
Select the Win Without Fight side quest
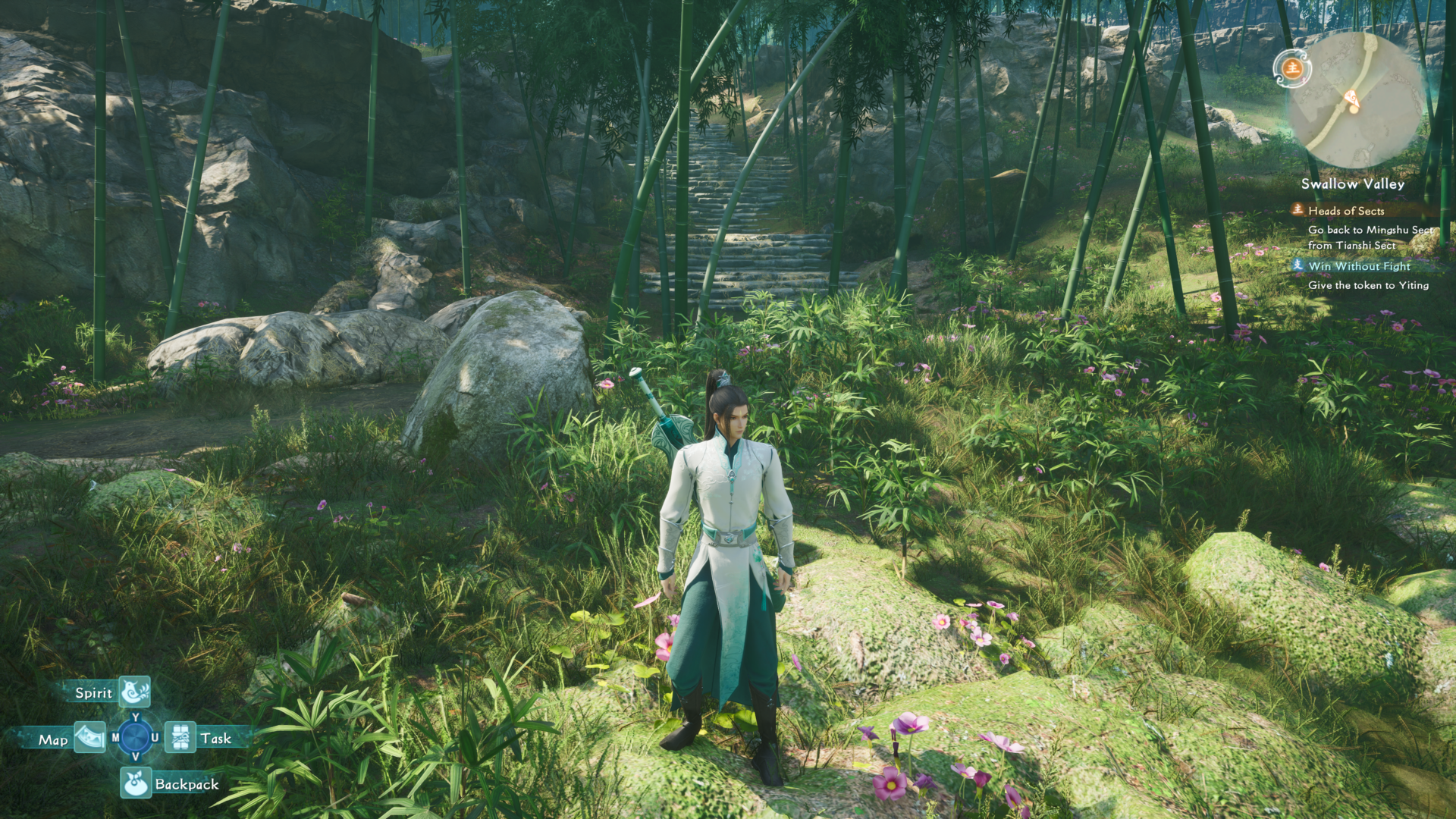[x=1358, y=266]
